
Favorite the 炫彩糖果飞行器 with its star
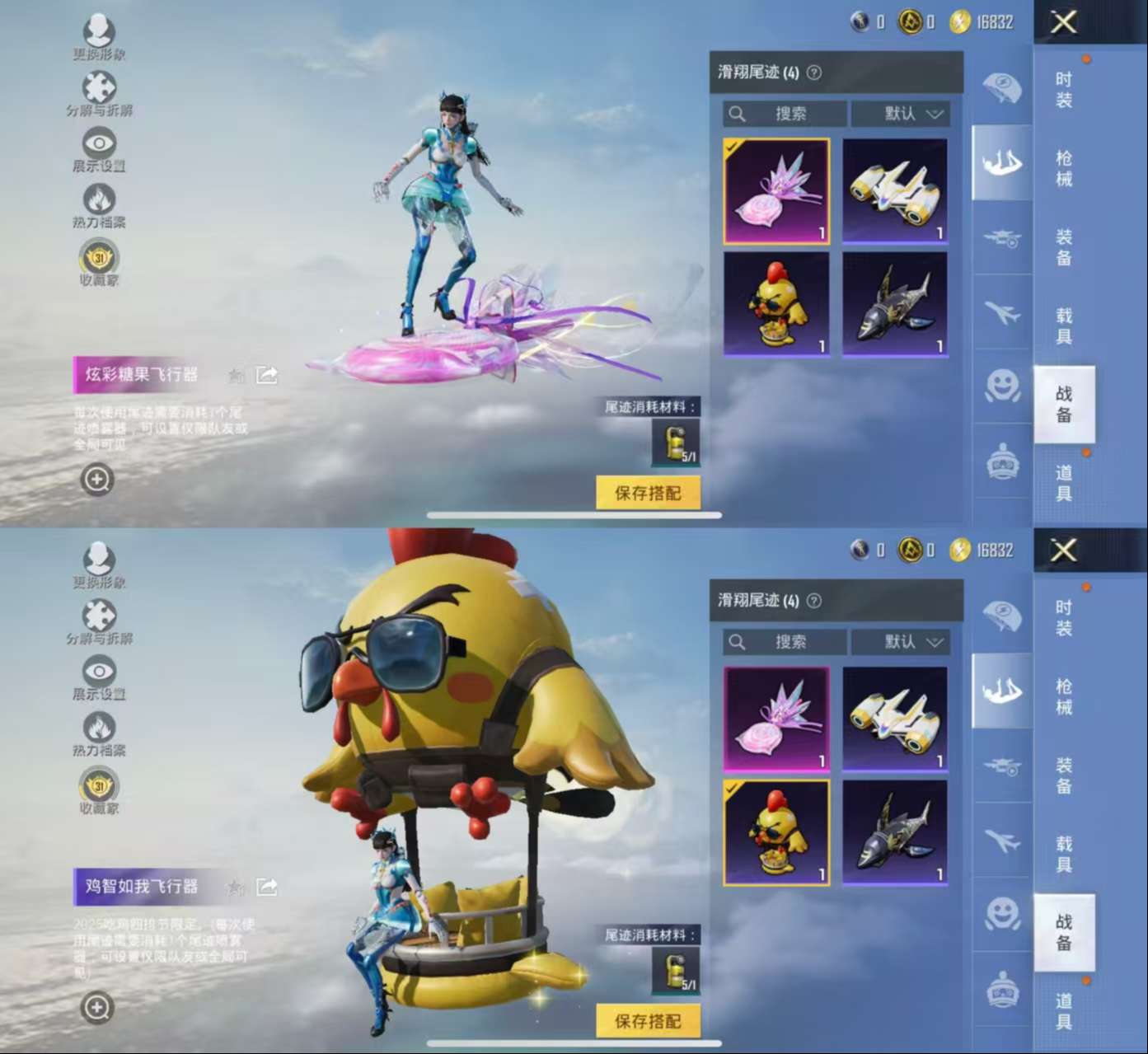[237, 377]
